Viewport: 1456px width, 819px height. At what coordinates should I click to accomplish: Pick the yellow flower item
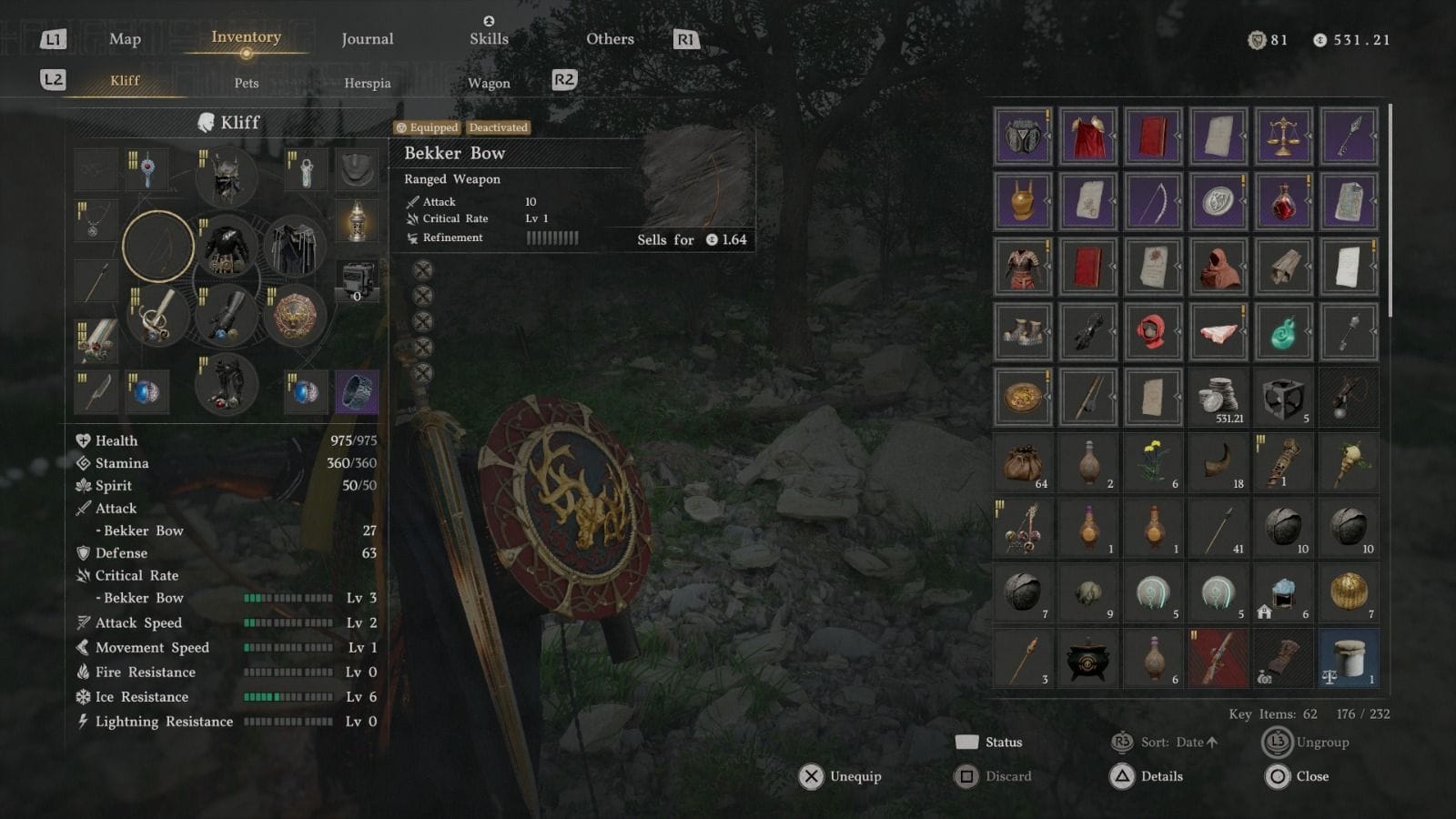click(x=1153, y=462)
